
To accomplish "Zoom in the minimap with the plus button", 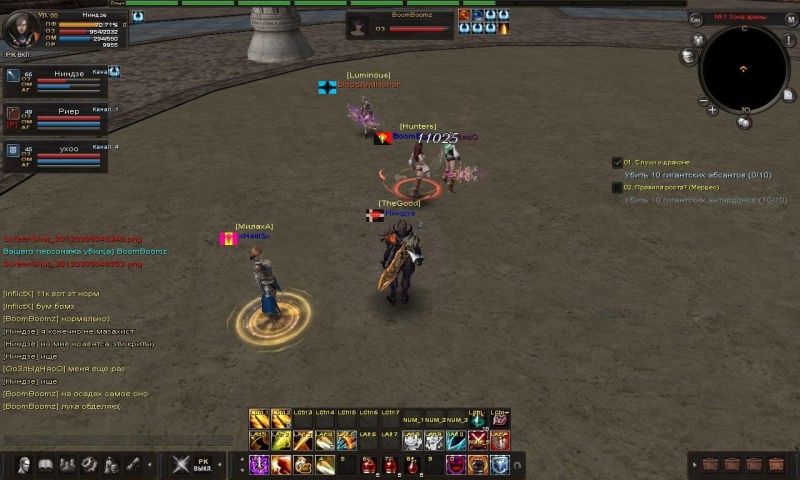I will click(712, 111).
